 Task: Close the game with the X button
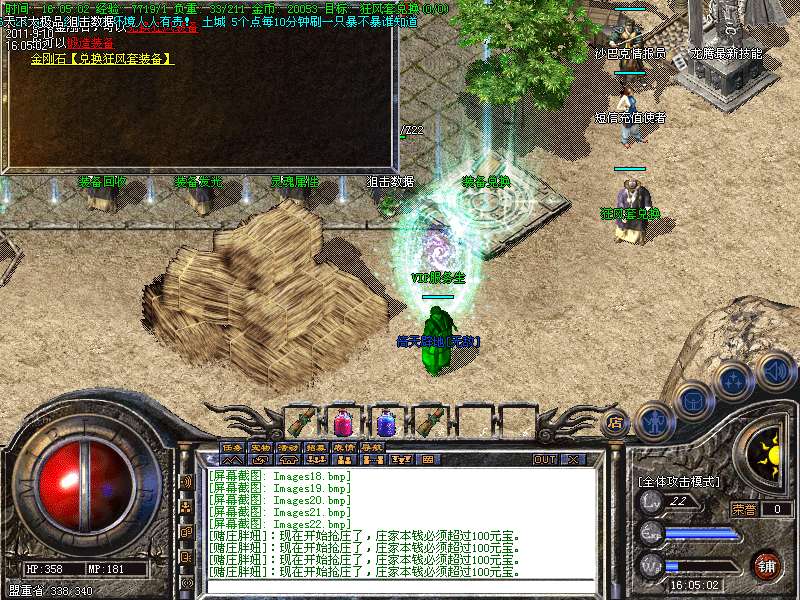573,460
